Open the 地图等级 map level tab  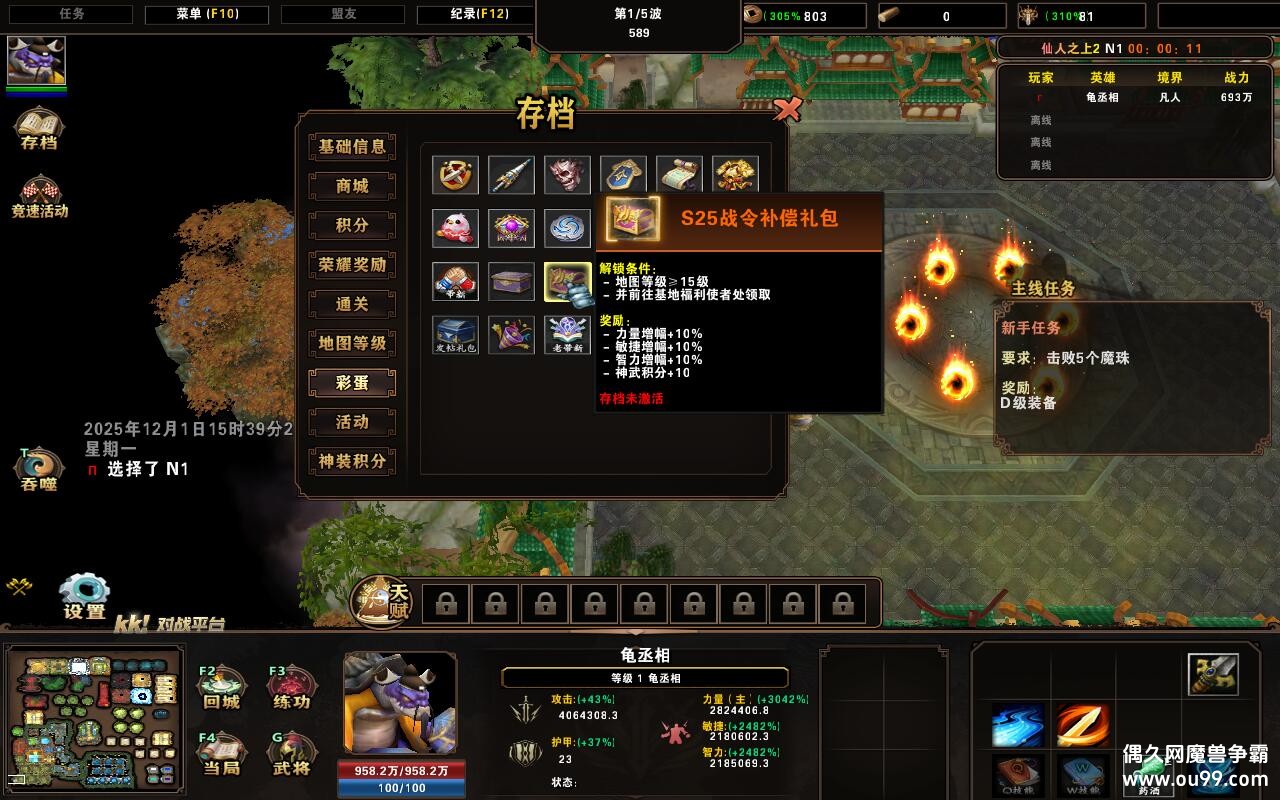point(352,343)
